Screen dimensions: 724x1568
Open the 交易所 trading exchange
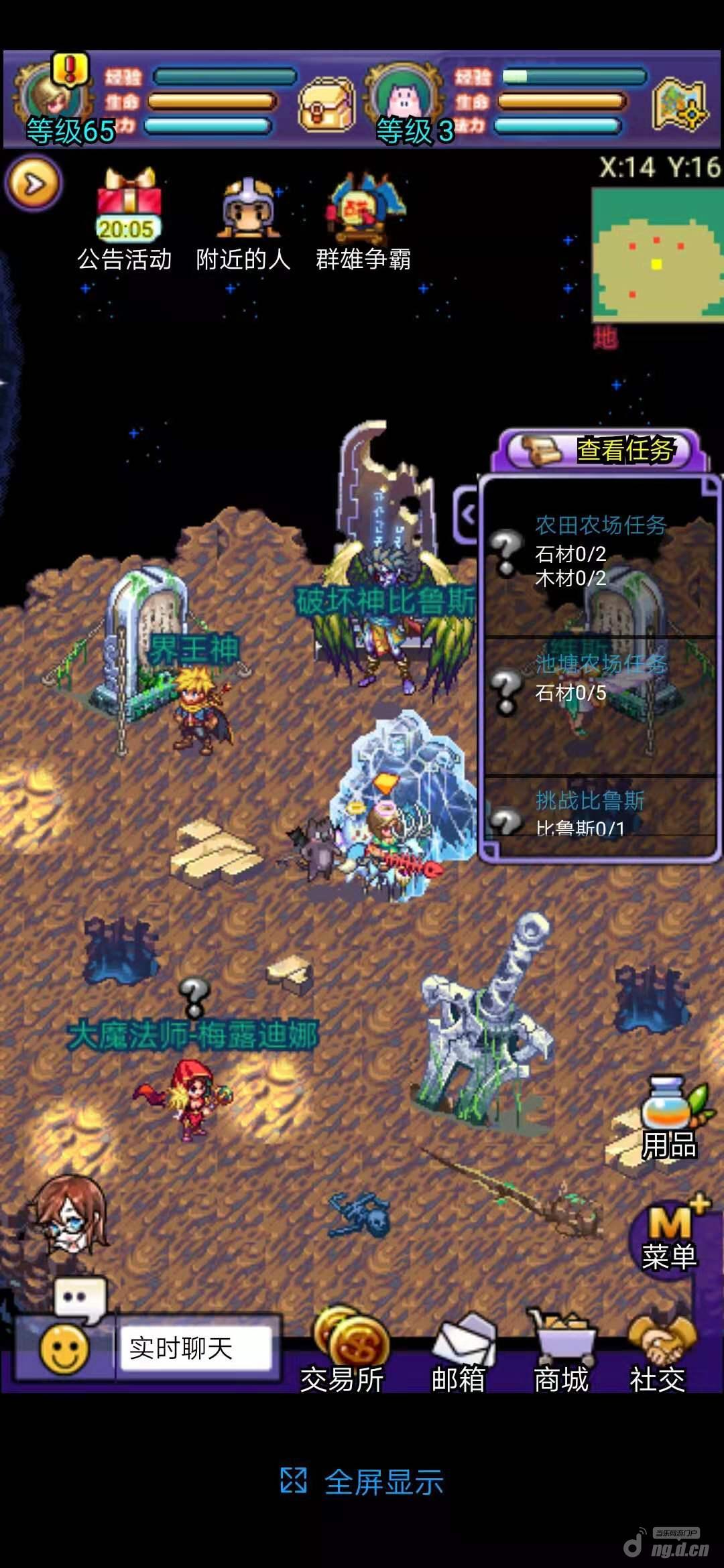pos(343,1354)
